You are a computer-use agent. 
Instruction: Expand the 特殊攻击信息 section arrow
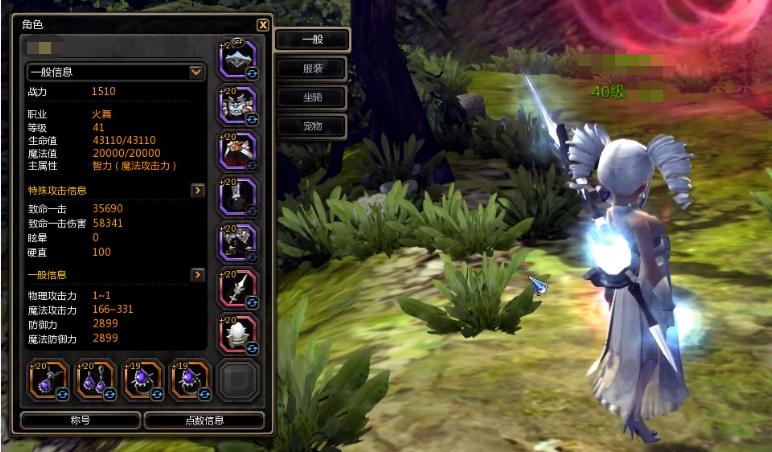[198, 190]
